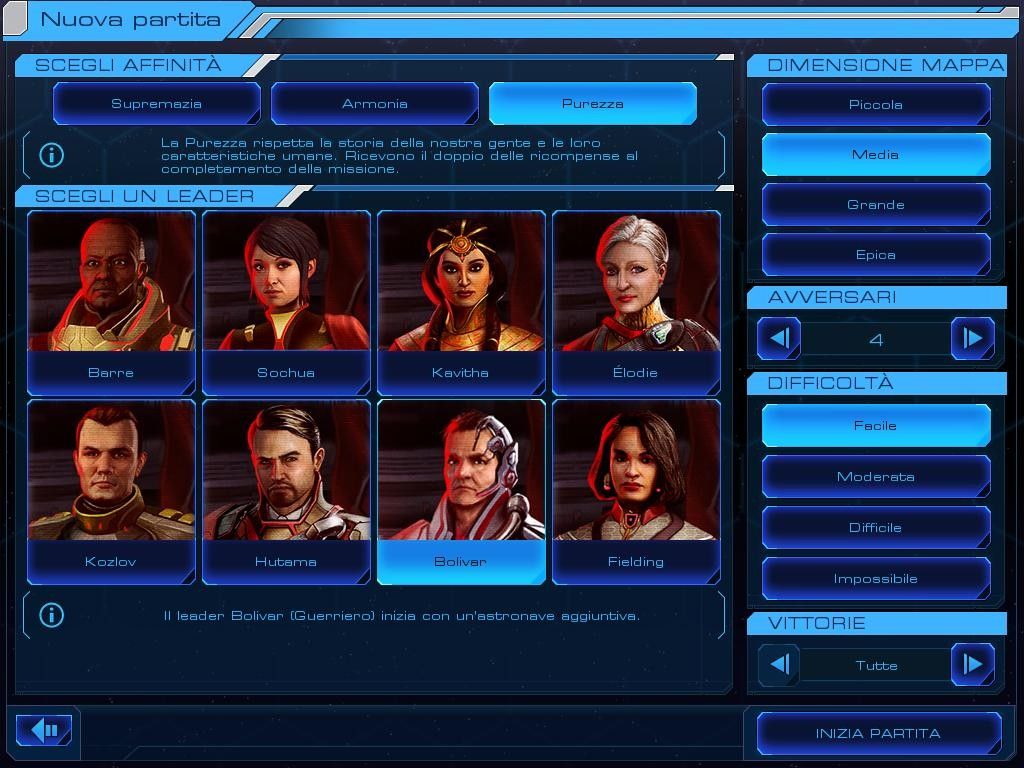Select Epica map dimension
The width and height of the screenshot is (1024, 768).
click(x=876, y=255)
